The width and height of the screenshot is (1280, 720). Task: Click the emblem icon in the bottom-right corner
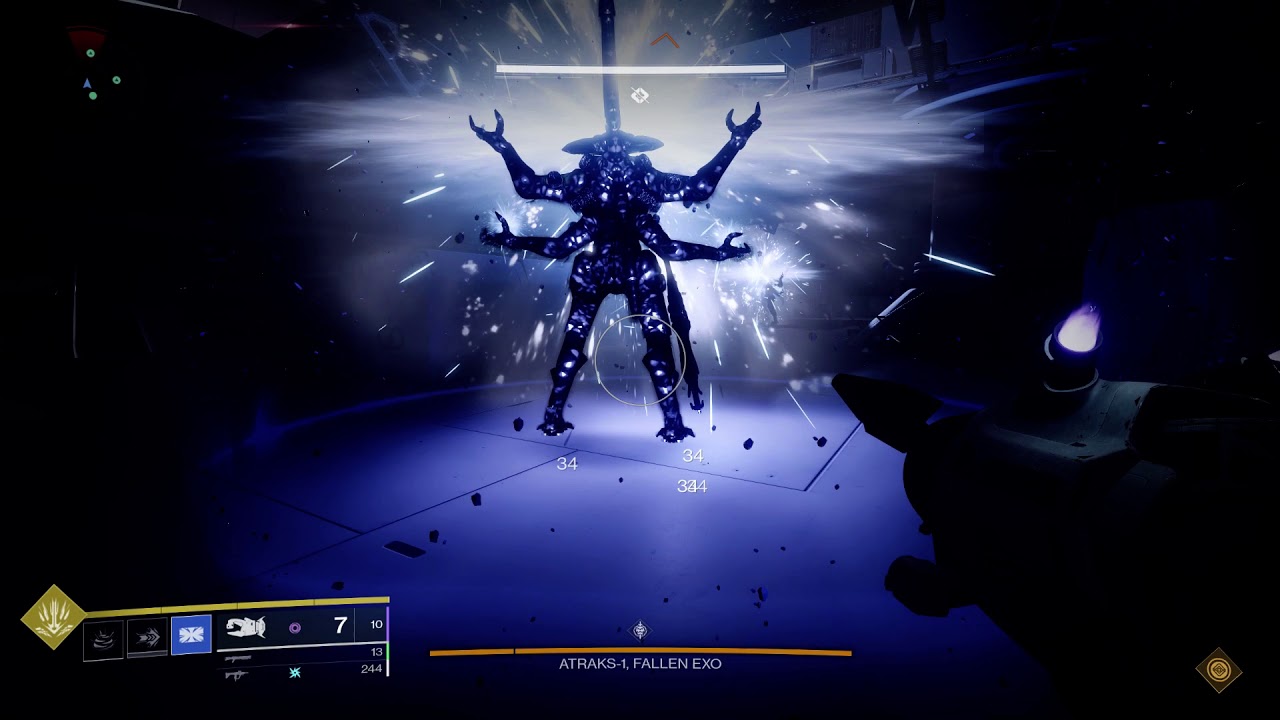pyautogui.click(x=1218, y=669)
